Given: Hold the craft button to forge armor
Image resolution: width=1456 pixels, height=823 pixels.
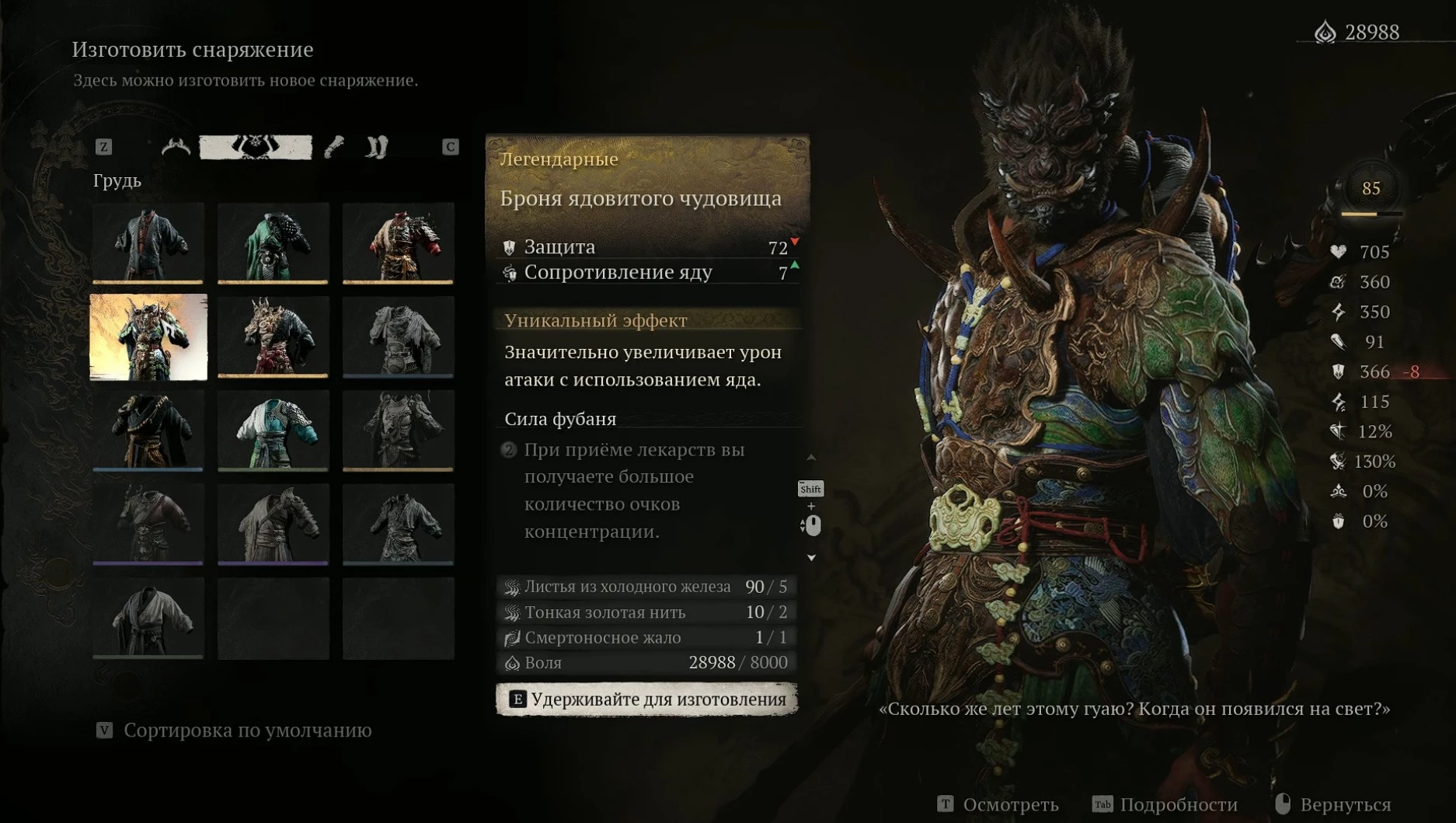Looking at the screenshot, I should 646,699.
